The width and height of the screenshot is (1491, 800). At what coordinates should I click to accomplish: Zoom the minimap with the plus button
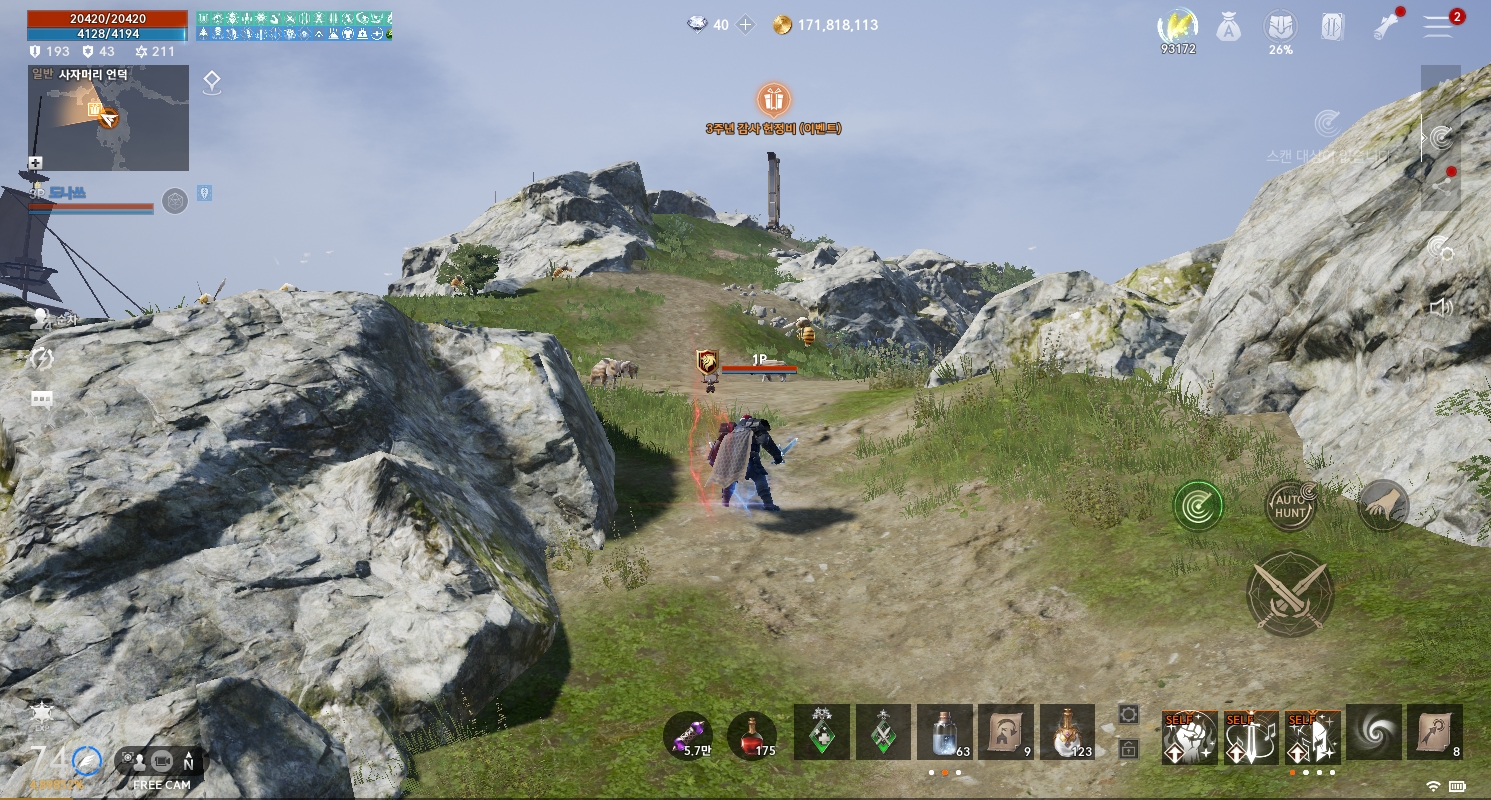click(35, 163)
